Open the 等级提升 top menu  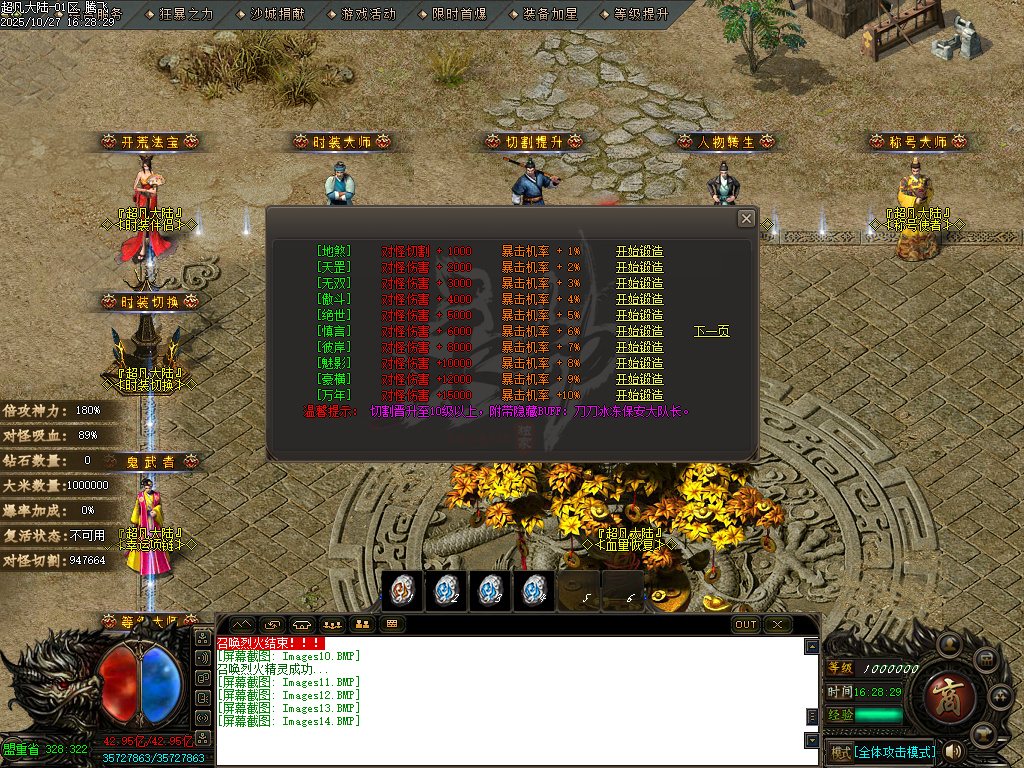(x=641, y=14)
